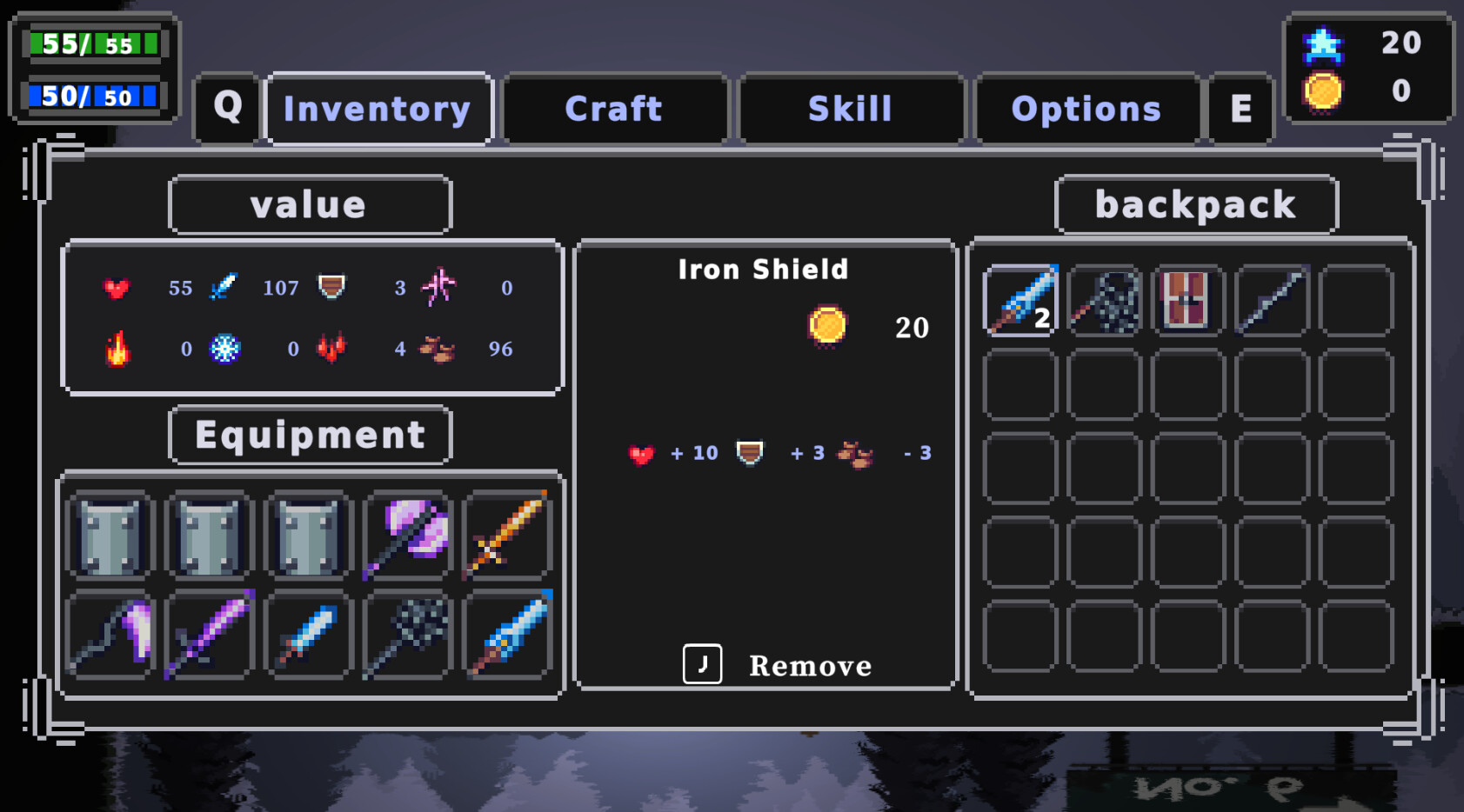Choose the orange flame sword in Equipment

[508, 535]
